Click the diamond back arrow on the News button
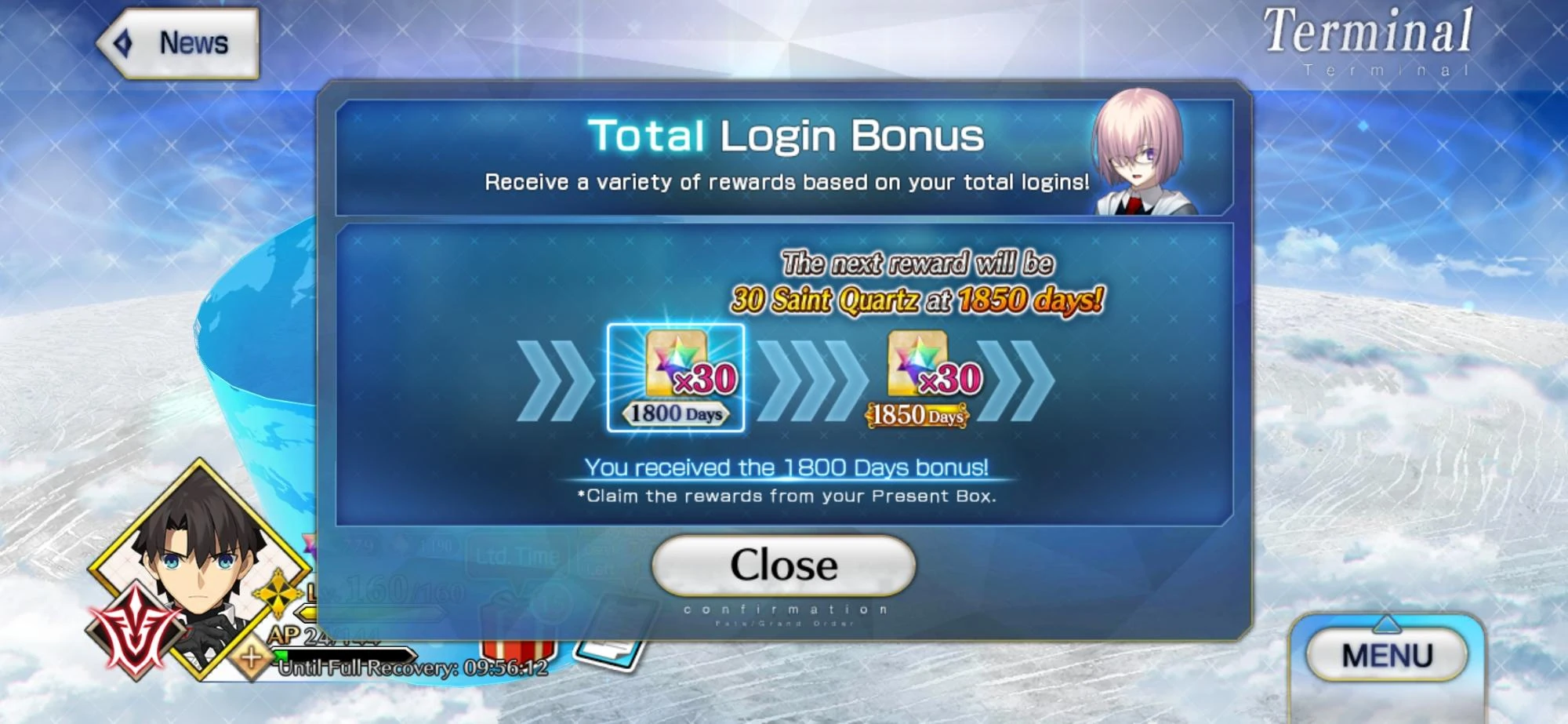The image size is (1568, 724). tap(123, 43)
